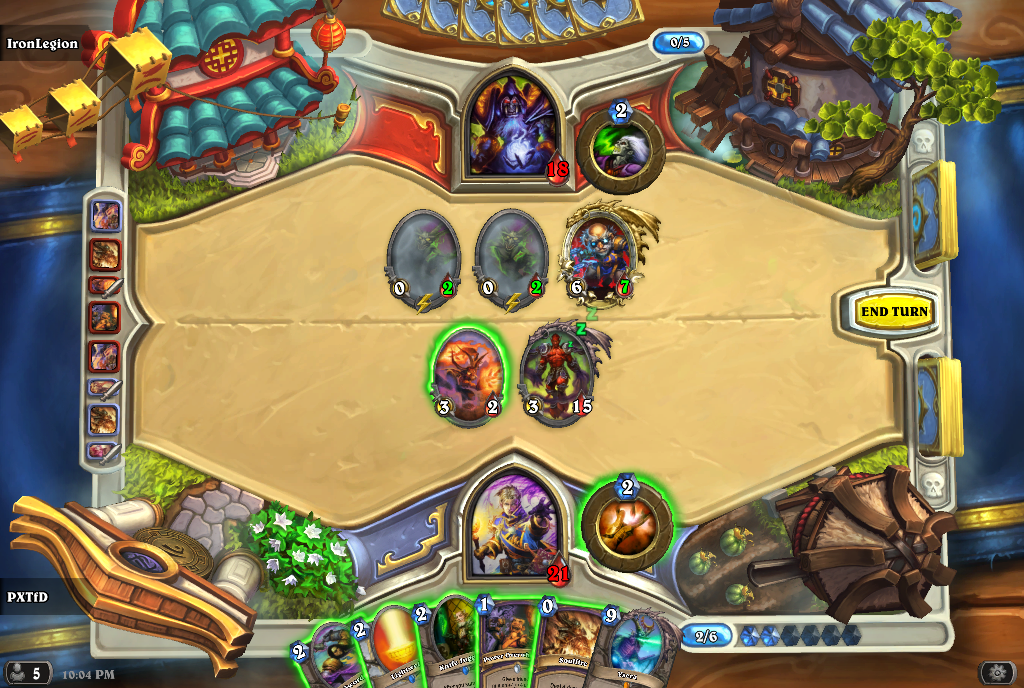1024x688 pixels.
Task: Choose the Soulfire card costing 0
Action: tap(565, 652)
